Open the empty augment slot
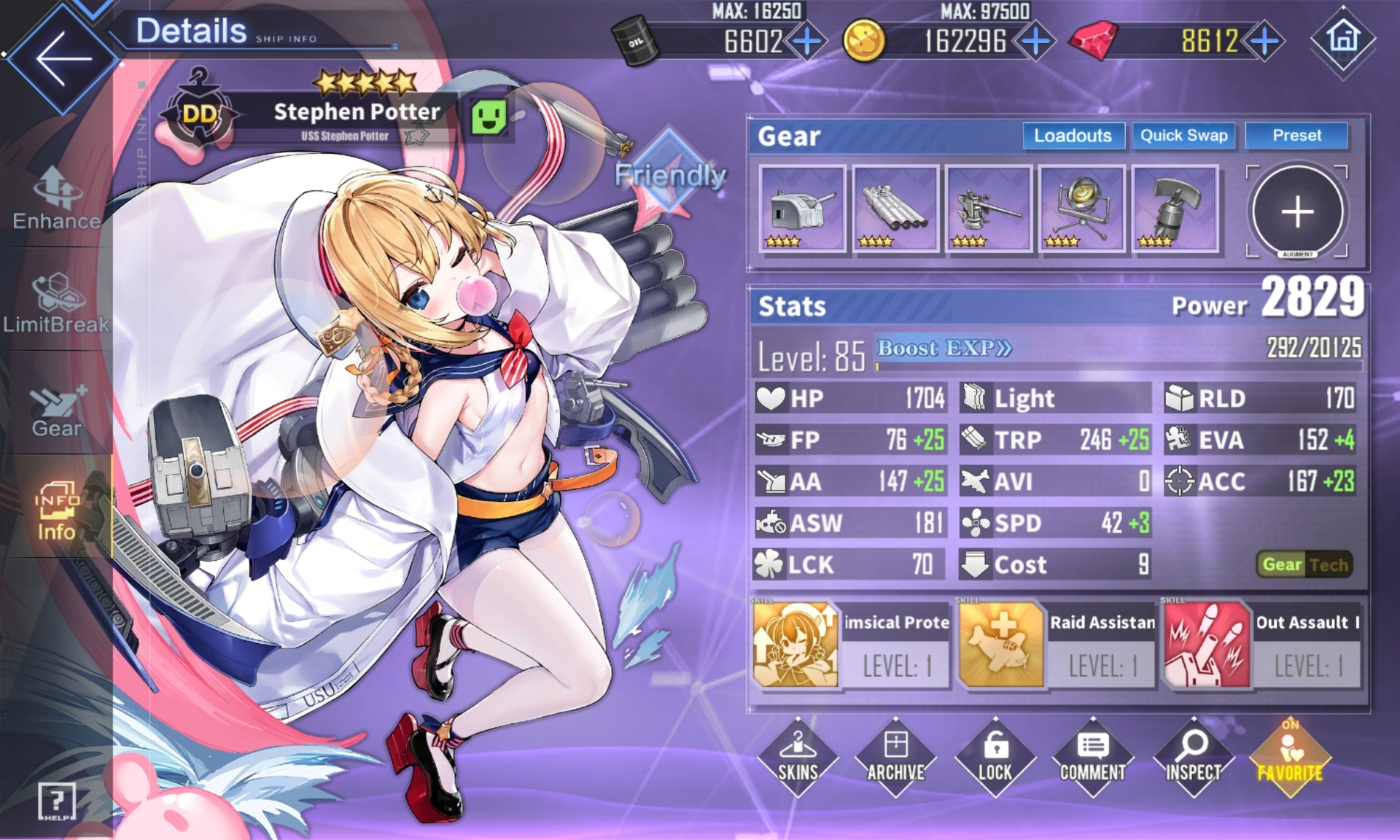Viewport: 1400px width, 840px height. coord(1297,211)
